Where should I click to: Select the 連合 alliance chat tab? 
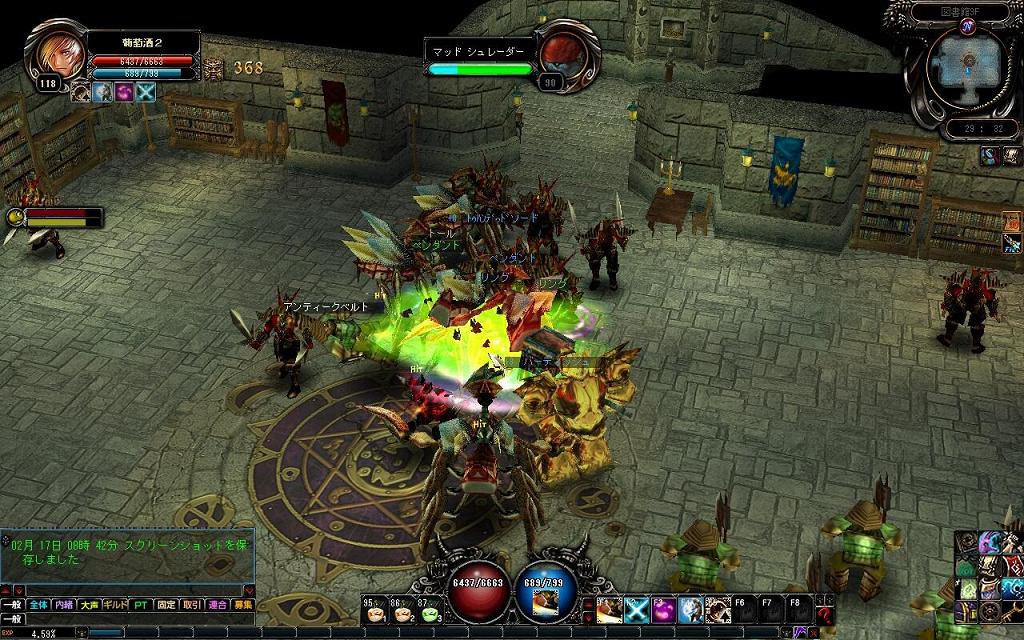(217, 605)
